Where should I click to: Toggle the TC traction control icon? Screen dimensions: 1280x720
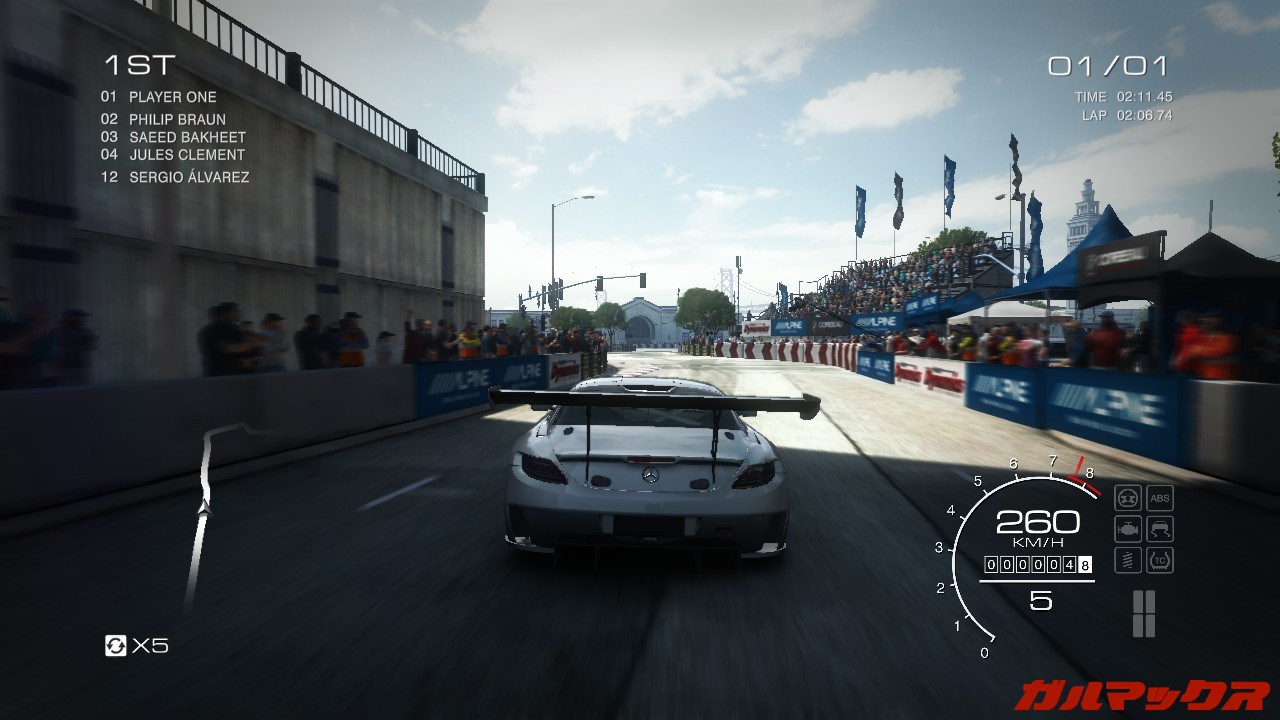coord(1160,560)
